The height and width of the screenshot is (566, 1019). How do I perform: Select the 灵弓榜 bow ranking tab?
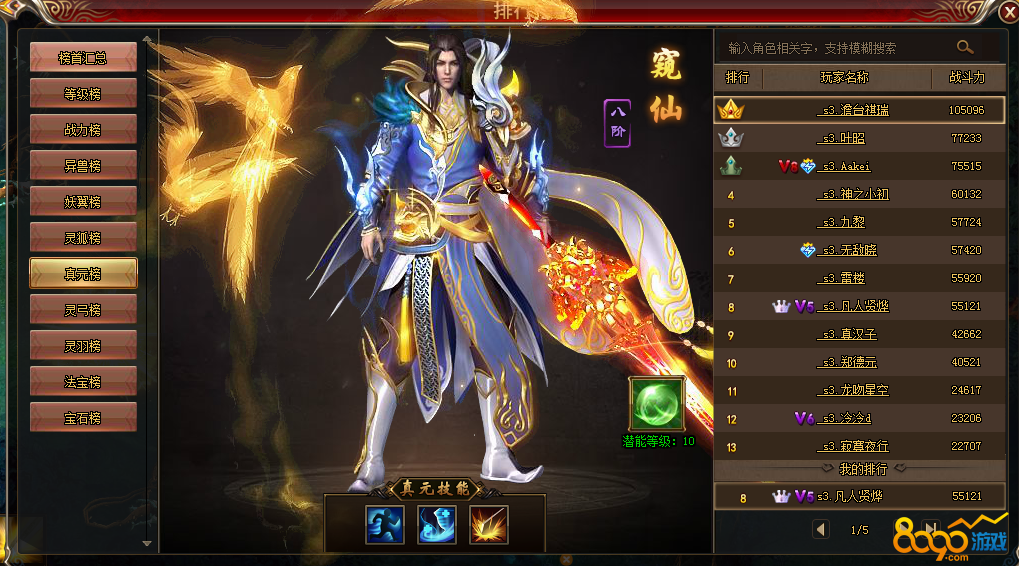[x=83, y=310]
